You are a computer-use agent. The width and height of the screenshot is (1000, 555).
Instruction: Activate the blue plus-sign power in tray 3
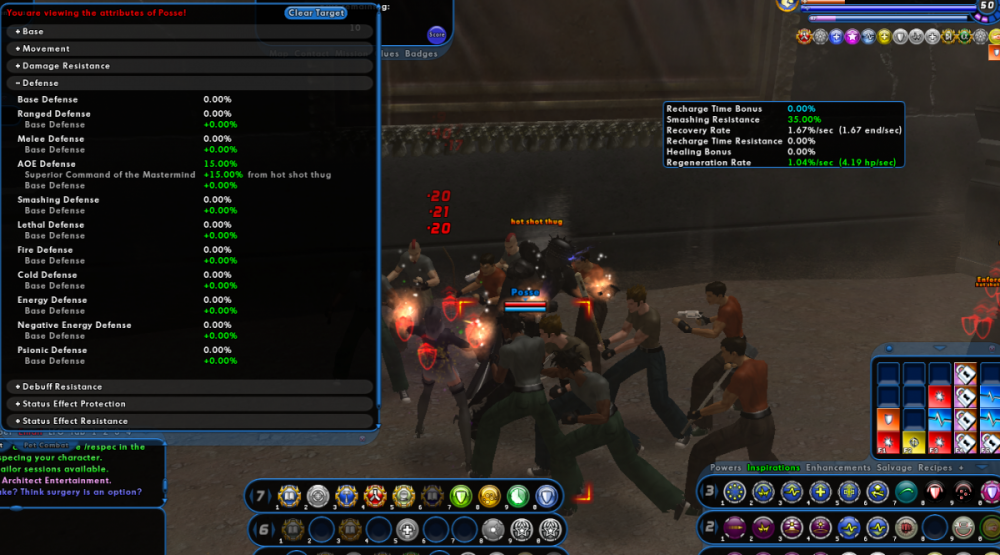[820, 491]
